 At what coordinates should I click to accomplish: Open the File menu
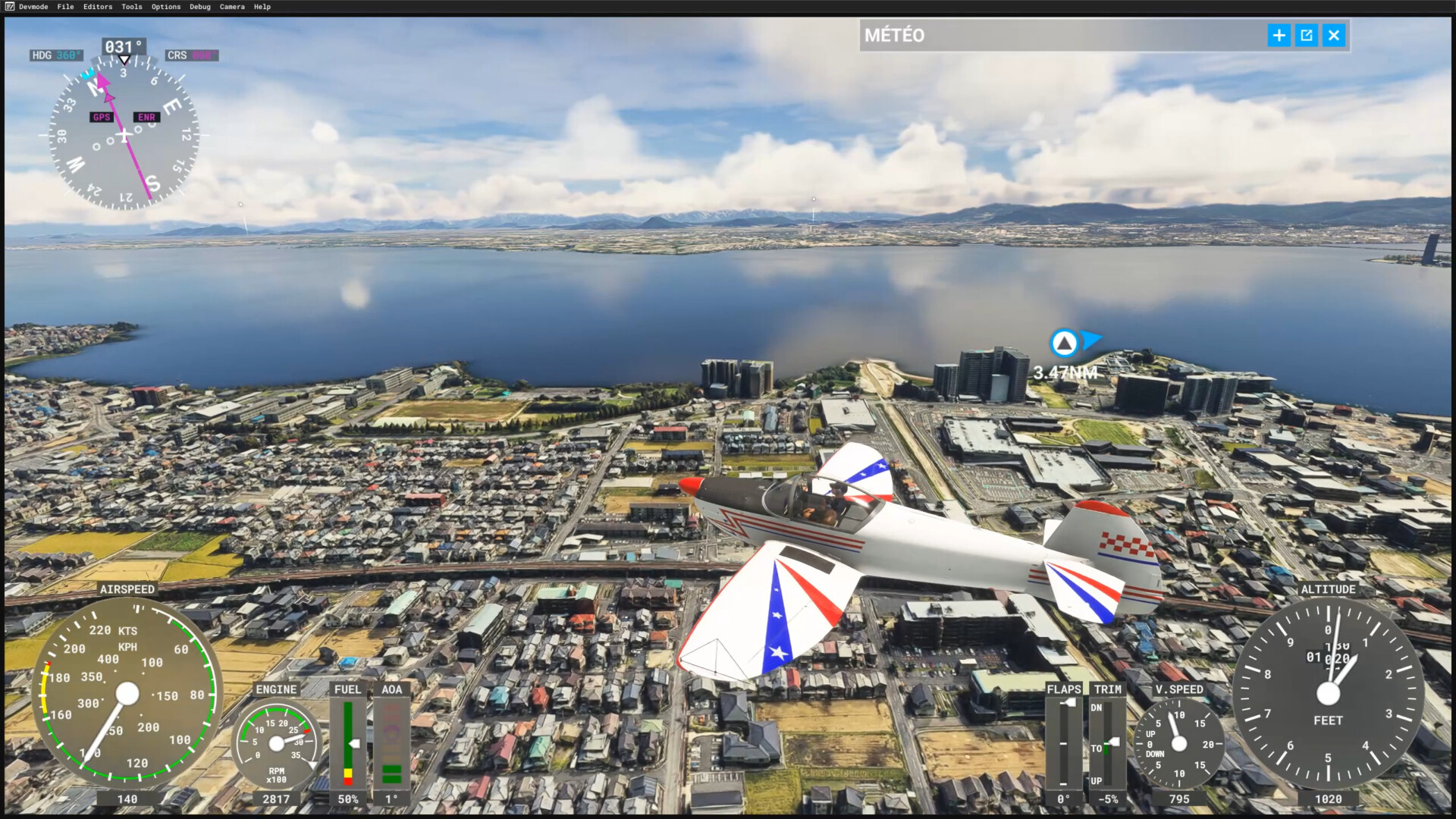coord(66,7)
